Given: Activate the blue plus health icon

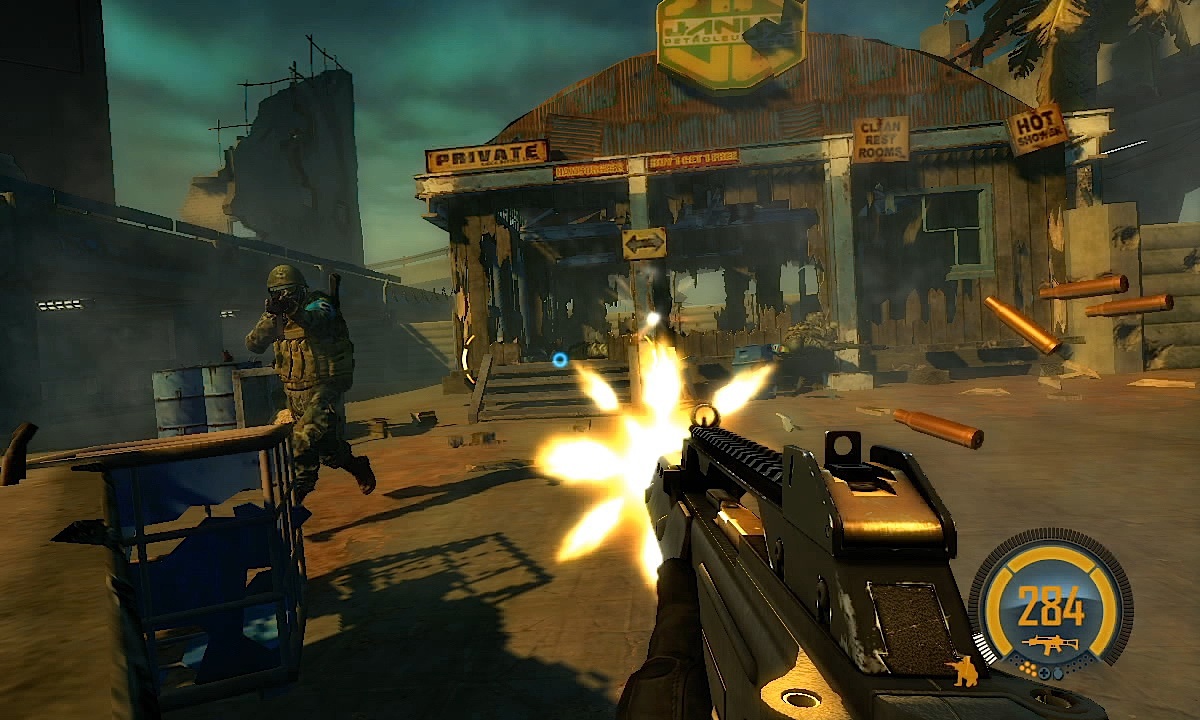Looking at the screenshot, I should 1044,674.
